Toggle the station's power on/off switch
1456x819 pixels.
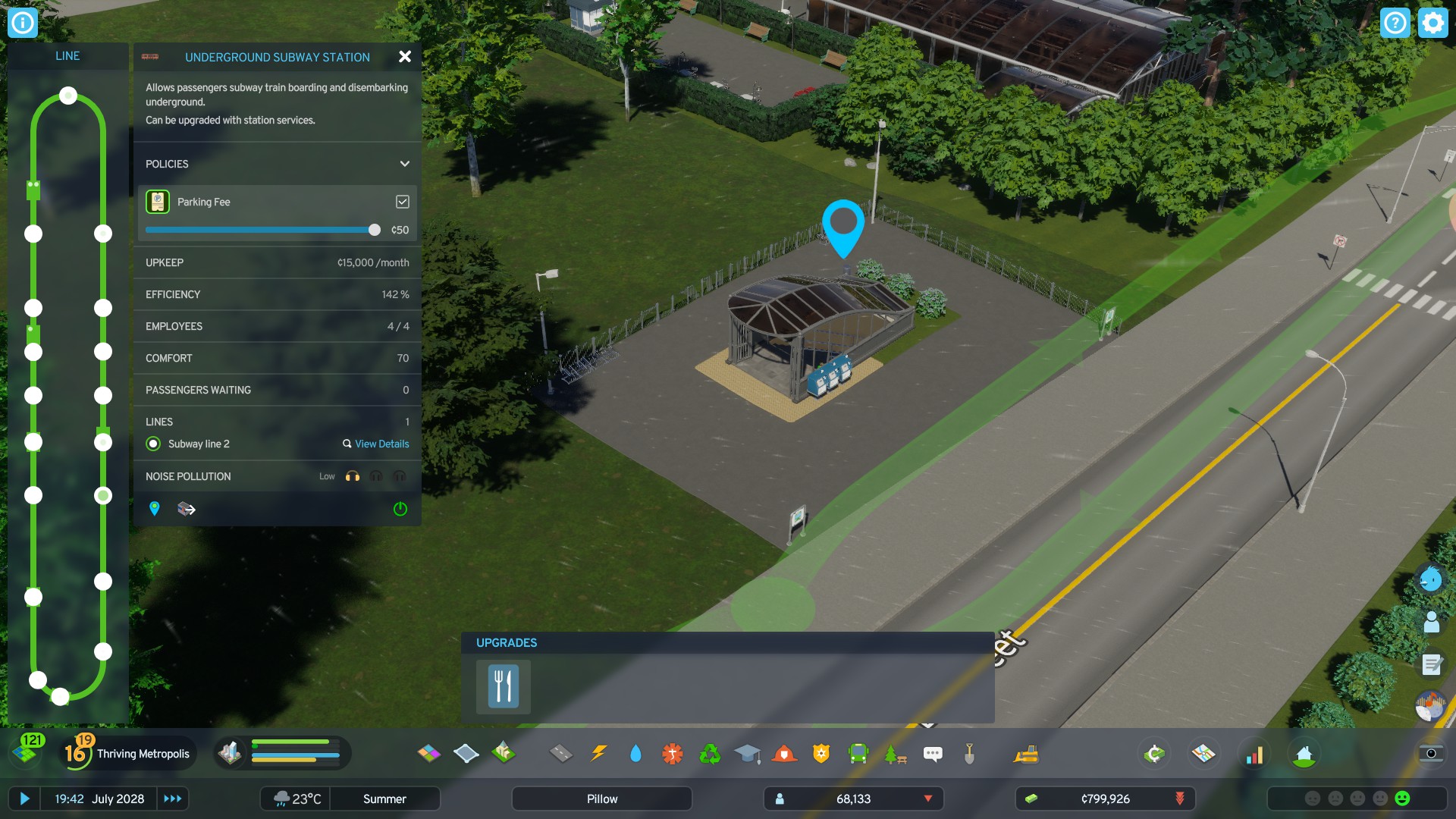[x=400, y=509]
